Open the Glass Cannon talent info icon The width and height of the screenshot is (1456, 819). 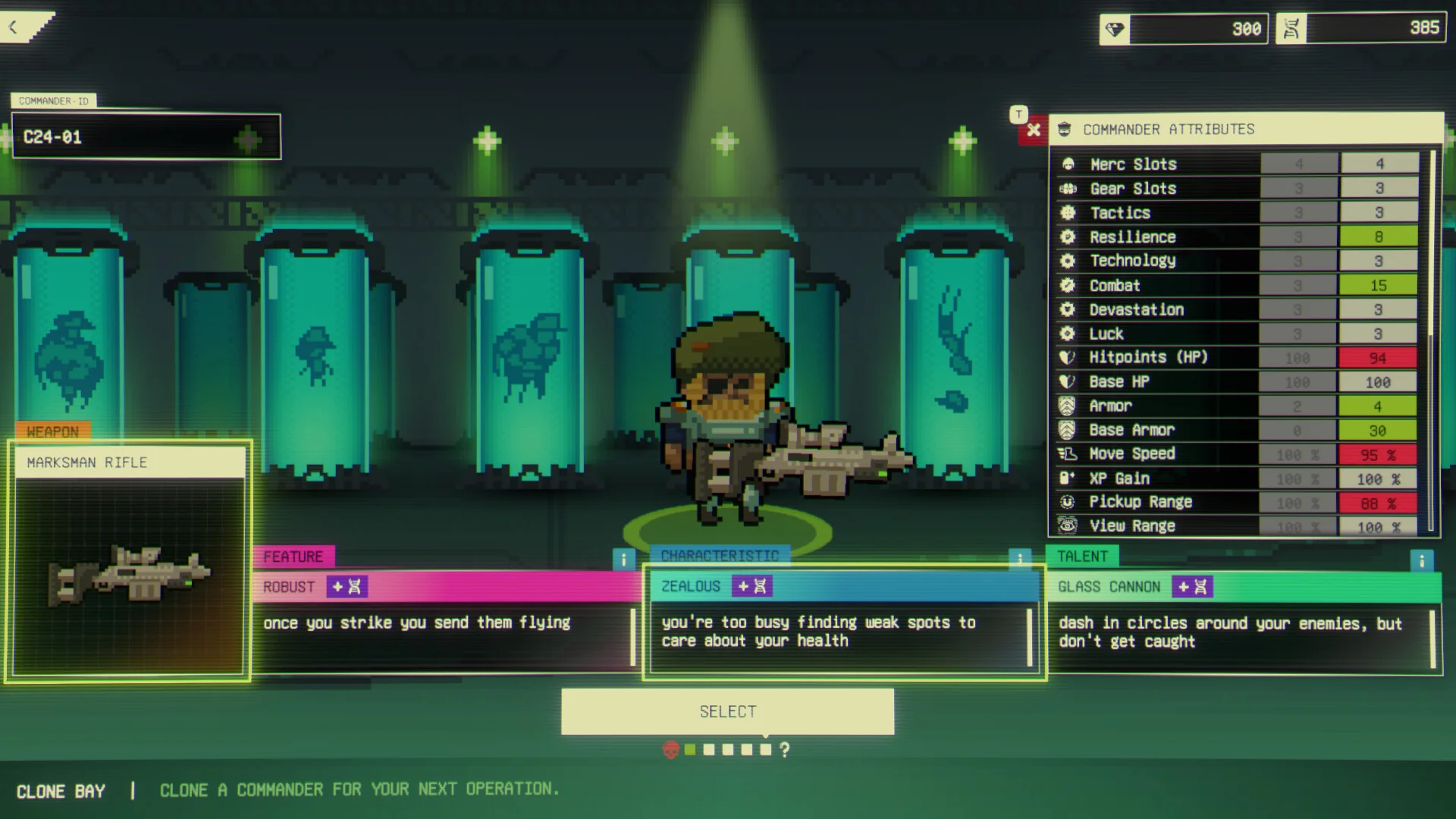click(x=1421, y=560)
